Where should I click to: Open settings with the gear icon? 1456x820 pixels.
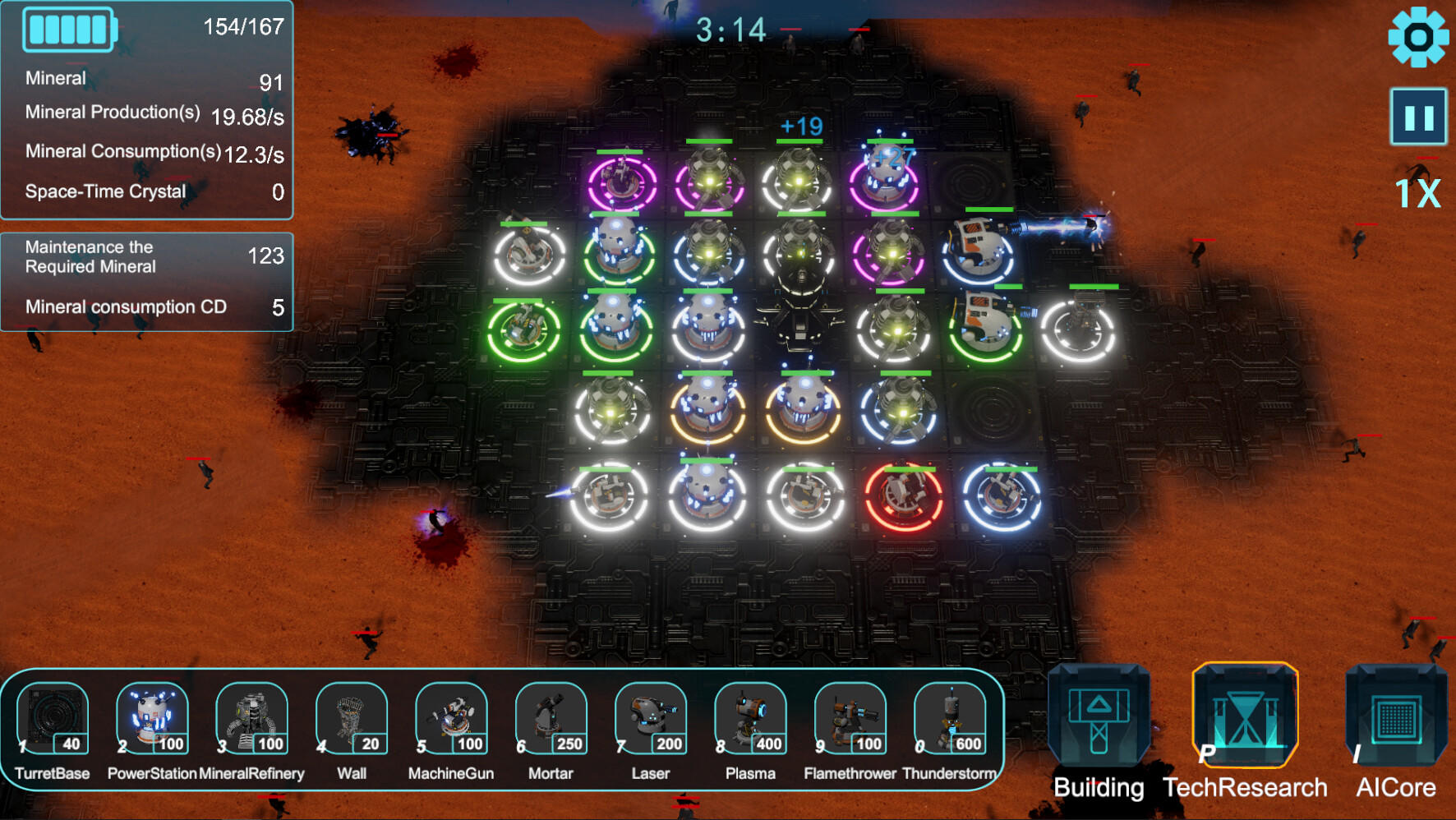1418,37
